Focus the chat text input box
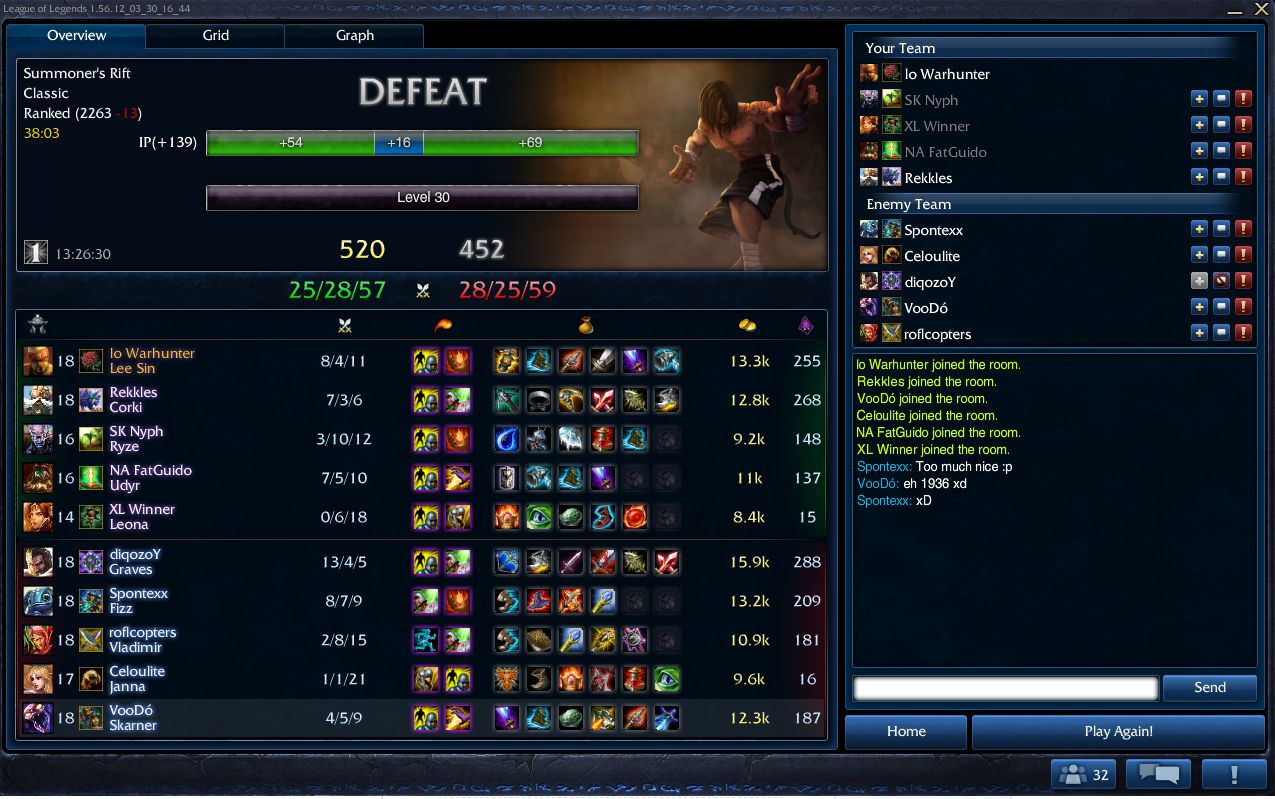This screenshot has width=1275, height=799. click(1005, 687)
